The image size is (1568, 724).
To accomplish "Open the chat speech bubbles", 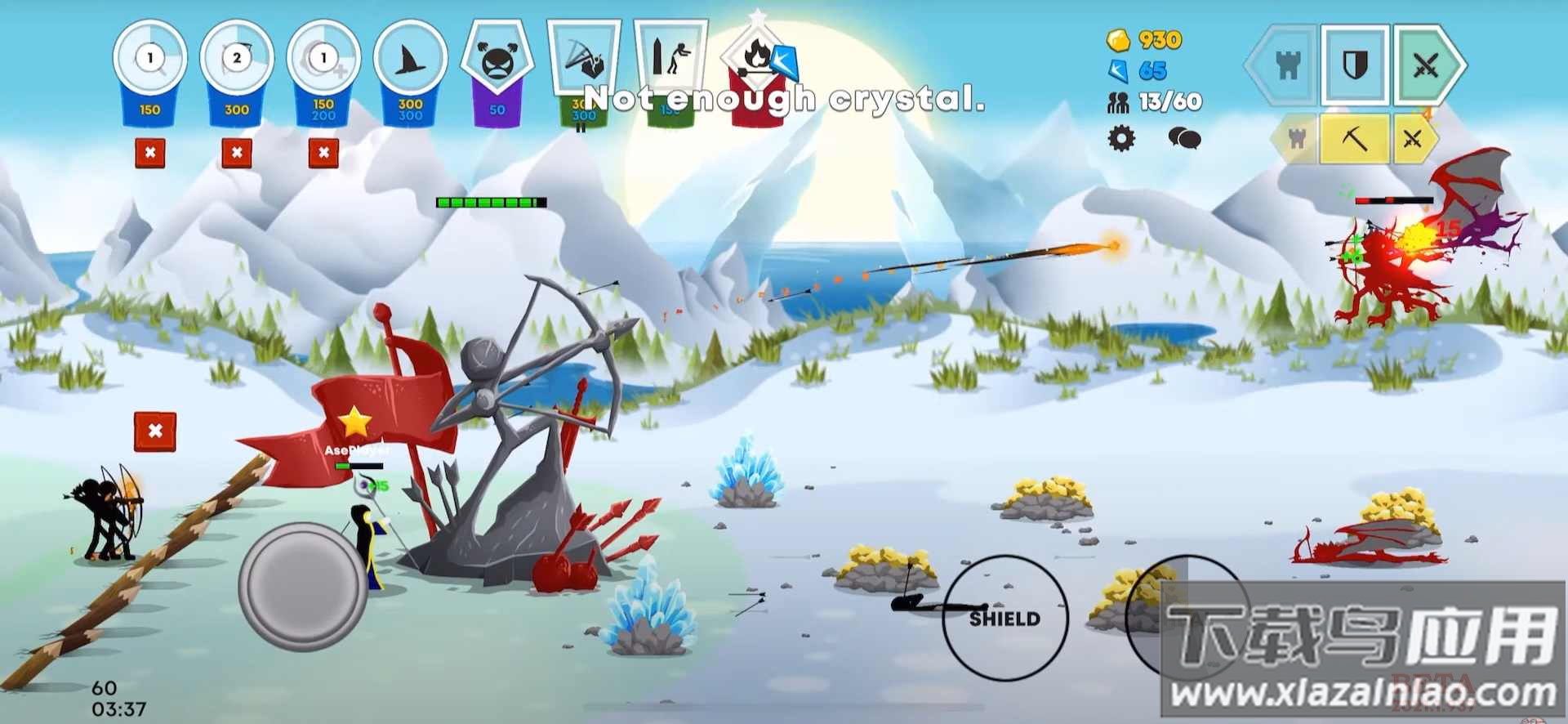I will coord(1183,138).
